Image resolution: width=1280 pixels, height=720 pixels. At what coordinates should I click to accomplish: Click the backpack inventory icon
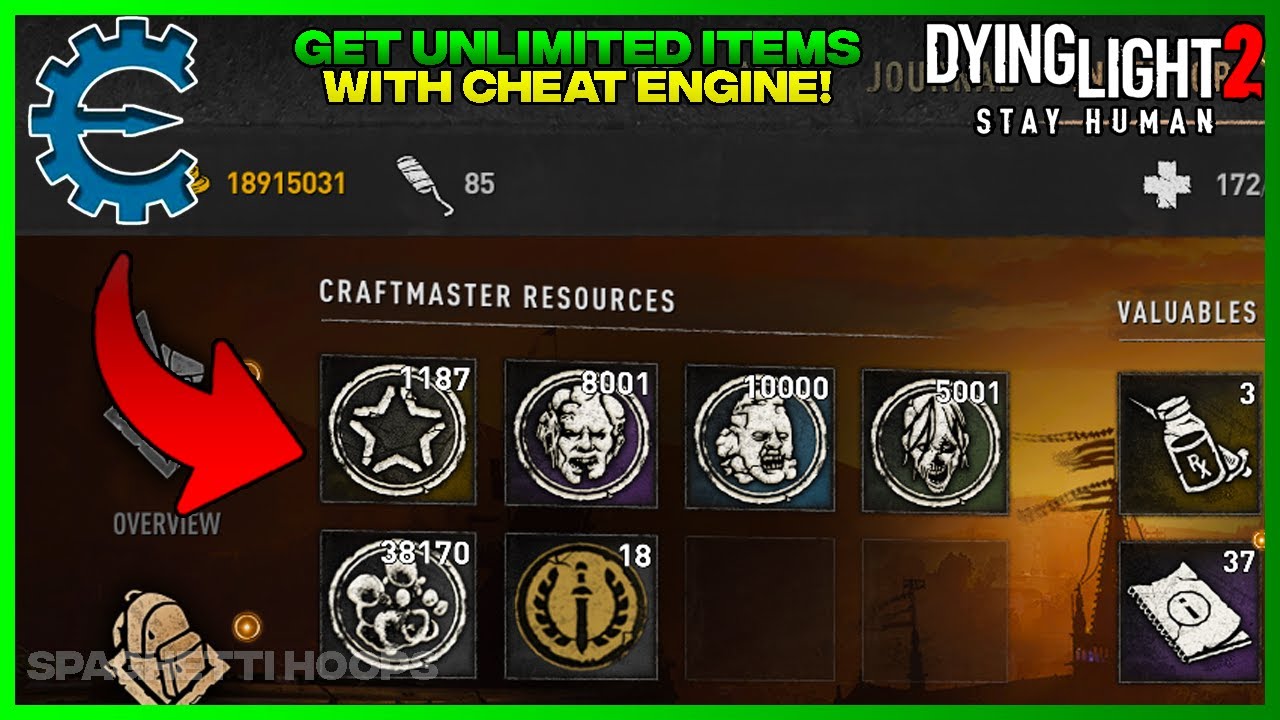[x=160, y=640]
